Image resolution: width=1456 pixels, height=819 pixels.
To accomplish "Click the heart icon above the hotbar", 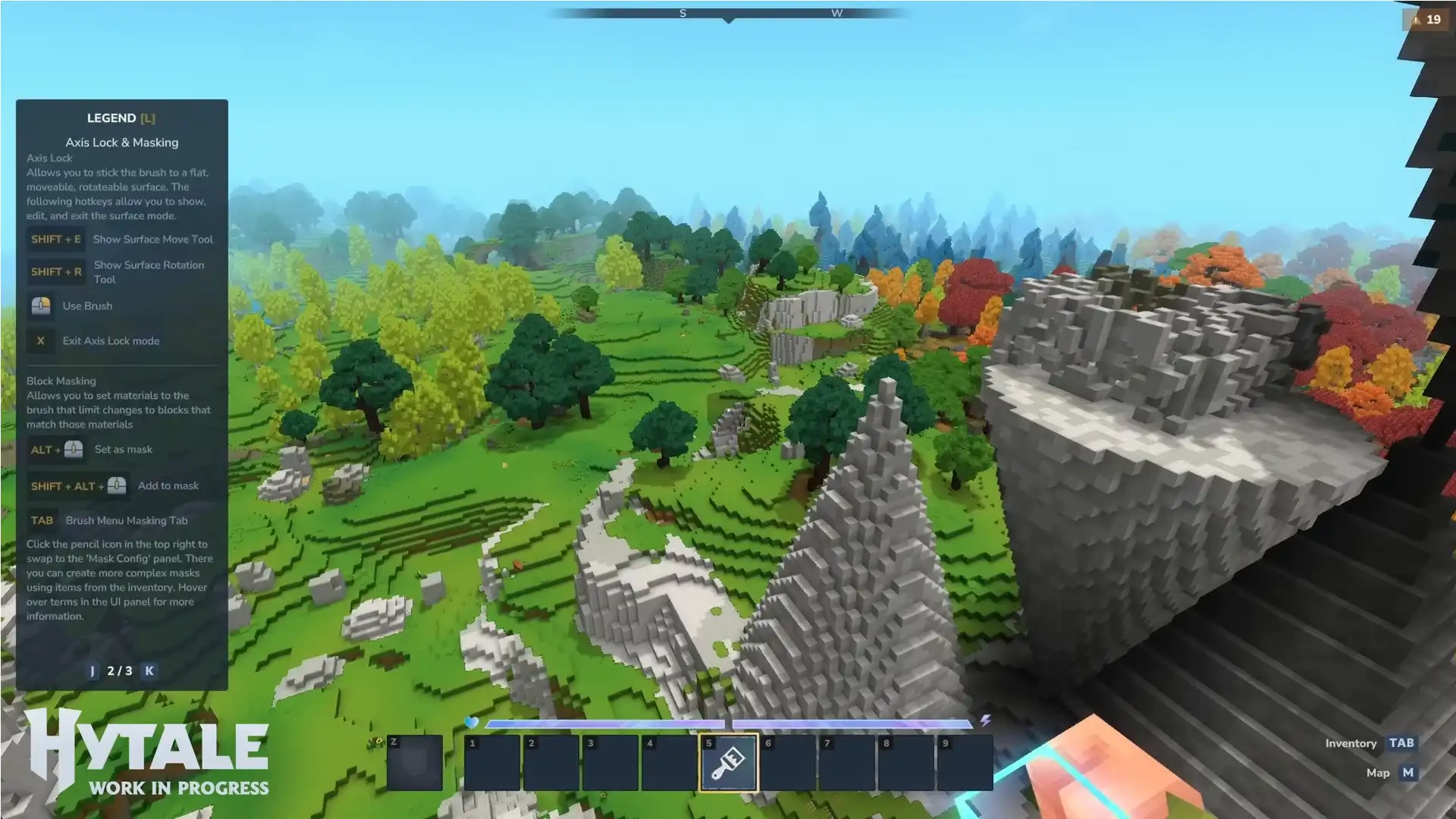I will point(472,723).
